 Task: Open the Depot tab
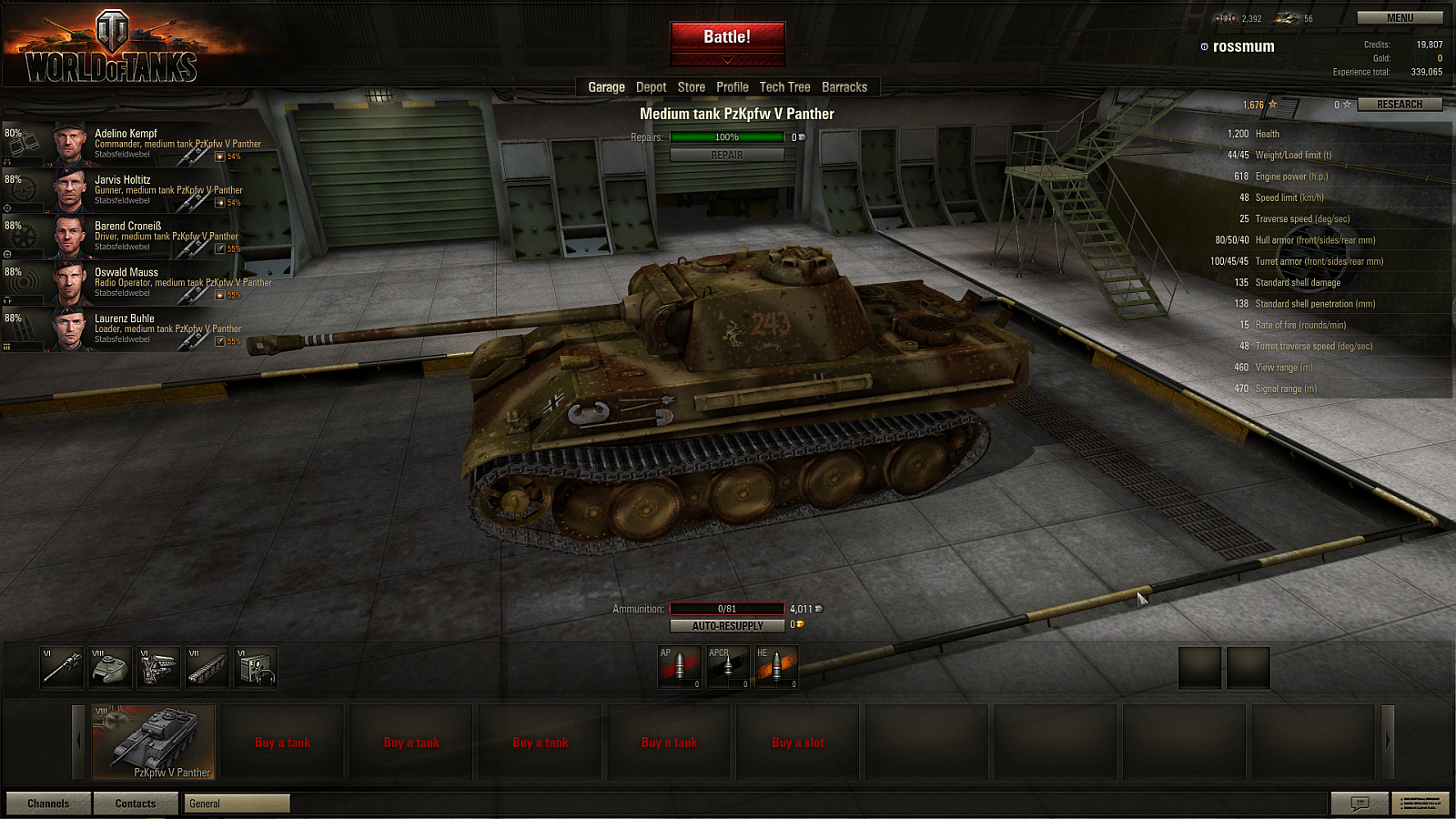651,87
